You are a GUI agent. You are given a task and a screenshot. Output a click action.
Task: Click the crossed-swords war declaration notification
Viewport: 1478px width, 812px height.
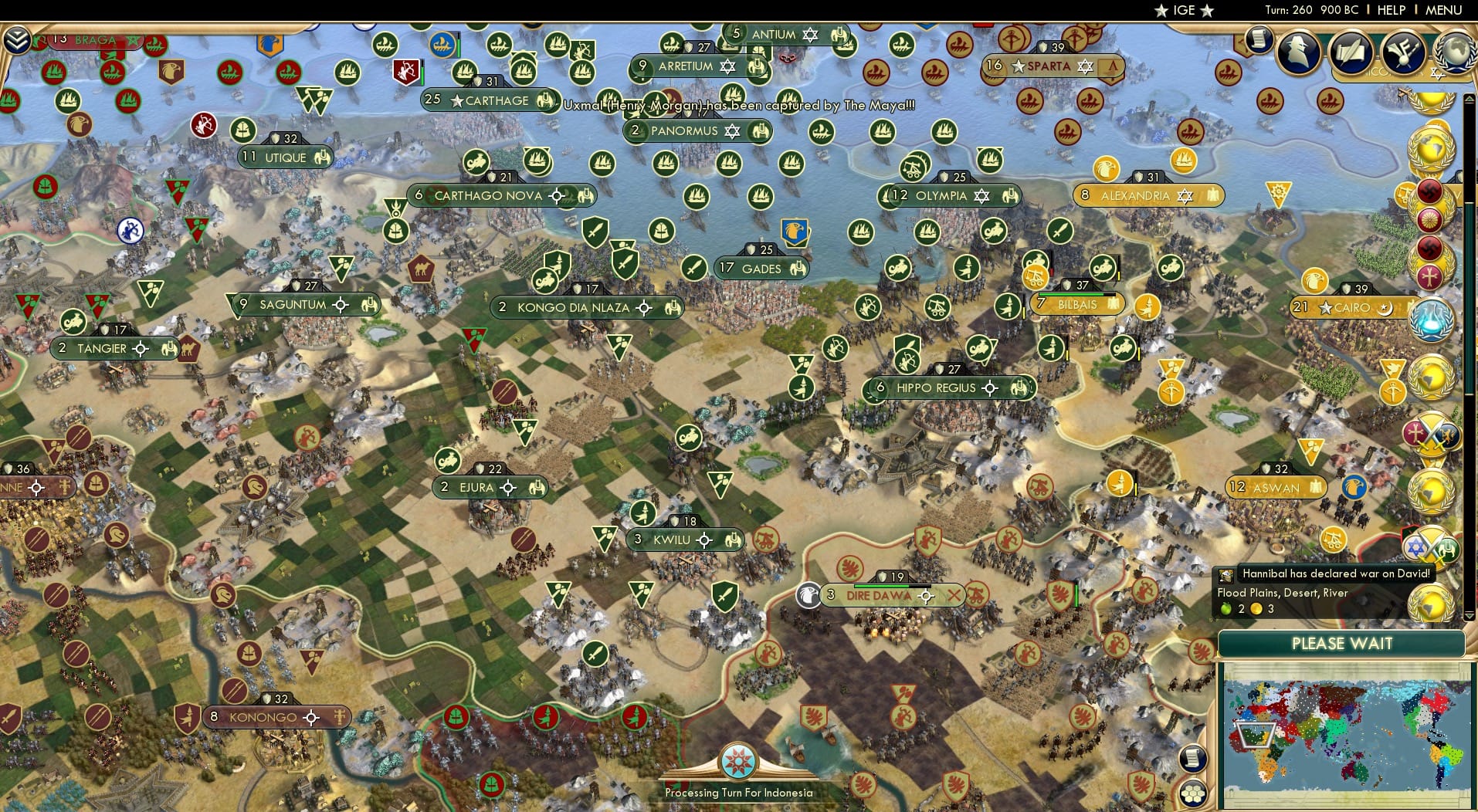[x=1433, y=433]
